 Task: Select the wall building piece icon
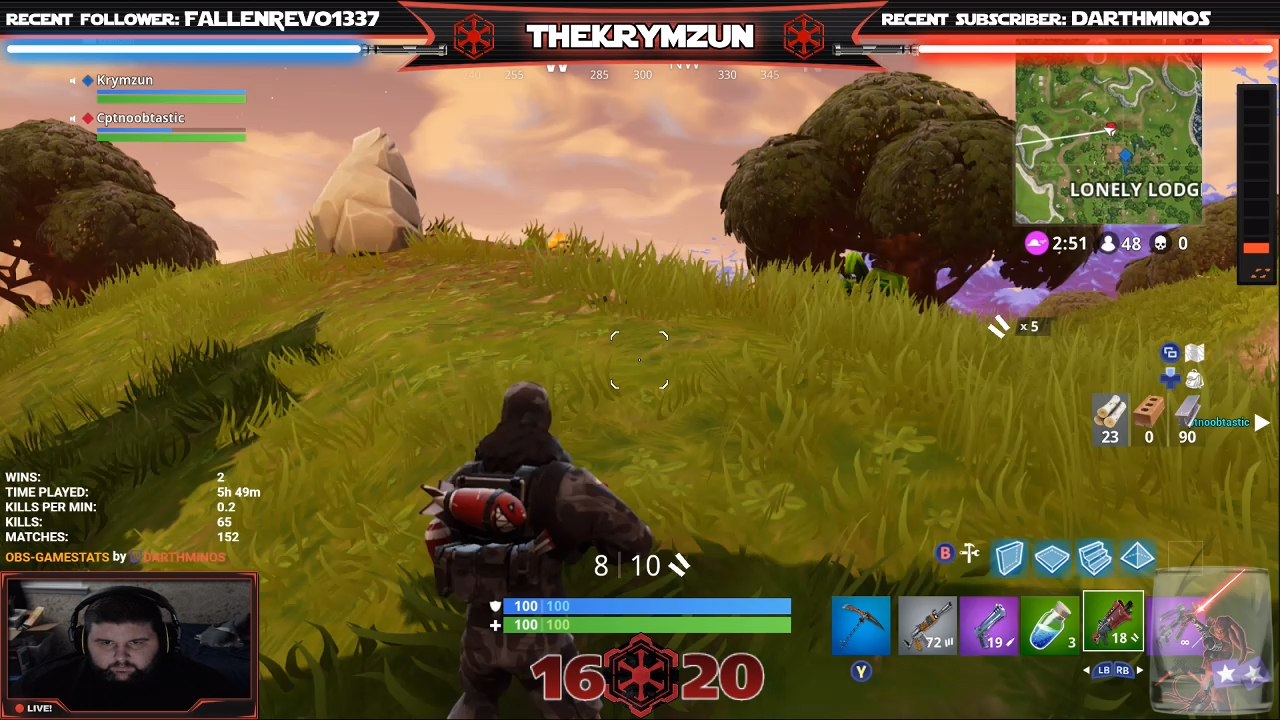tap(1009, 558)
